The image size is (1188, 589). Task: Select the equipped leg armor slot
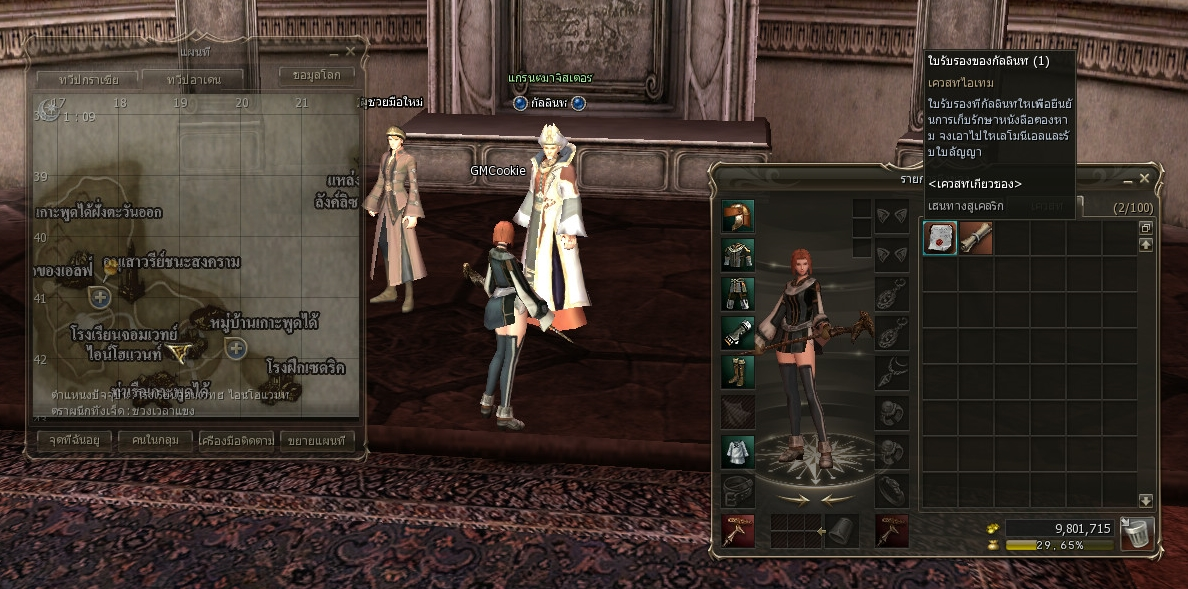(738, 294)
